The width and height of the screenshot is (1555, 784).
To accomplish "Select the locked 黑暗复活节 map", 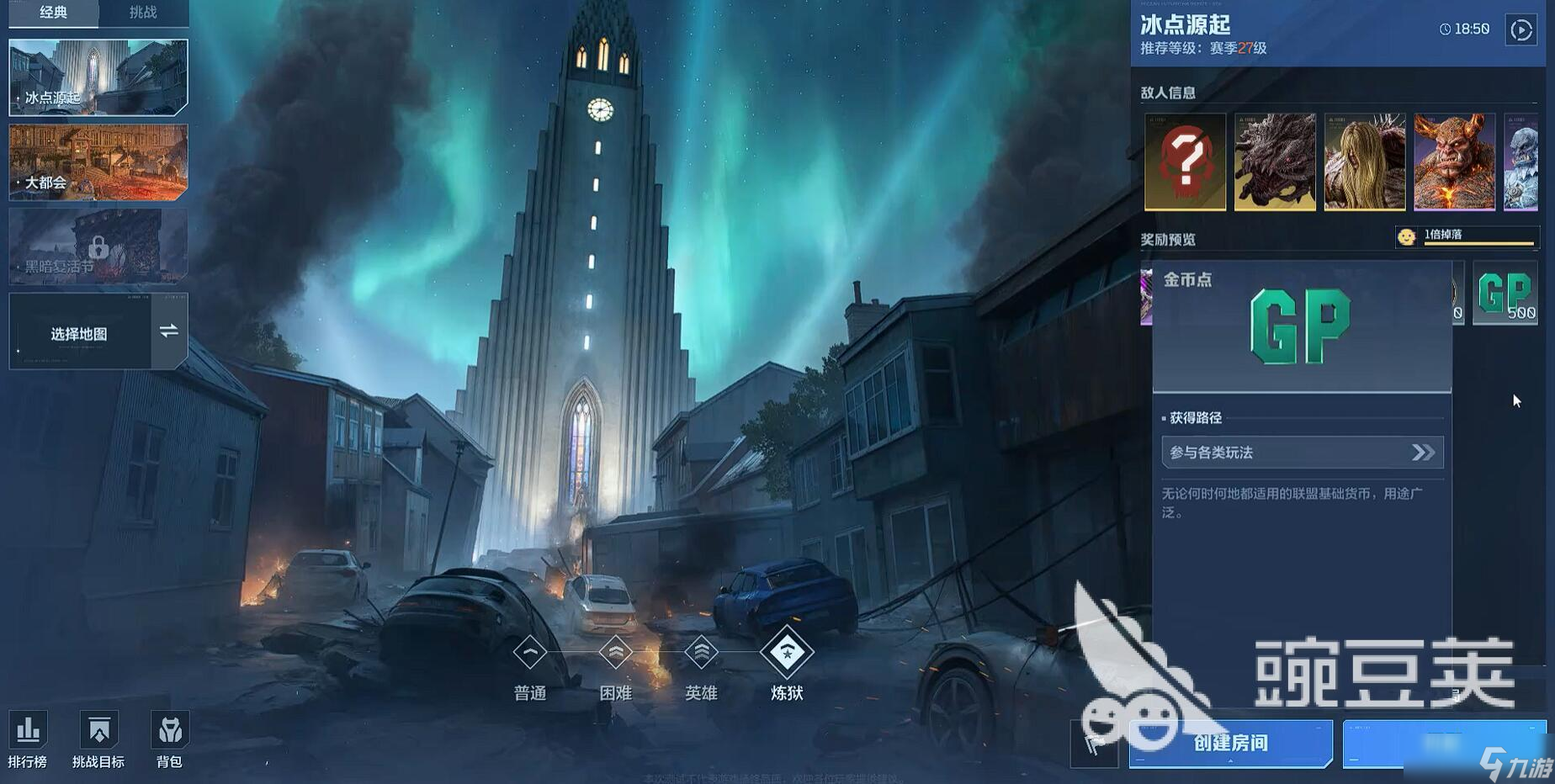I will coord(98,246).
